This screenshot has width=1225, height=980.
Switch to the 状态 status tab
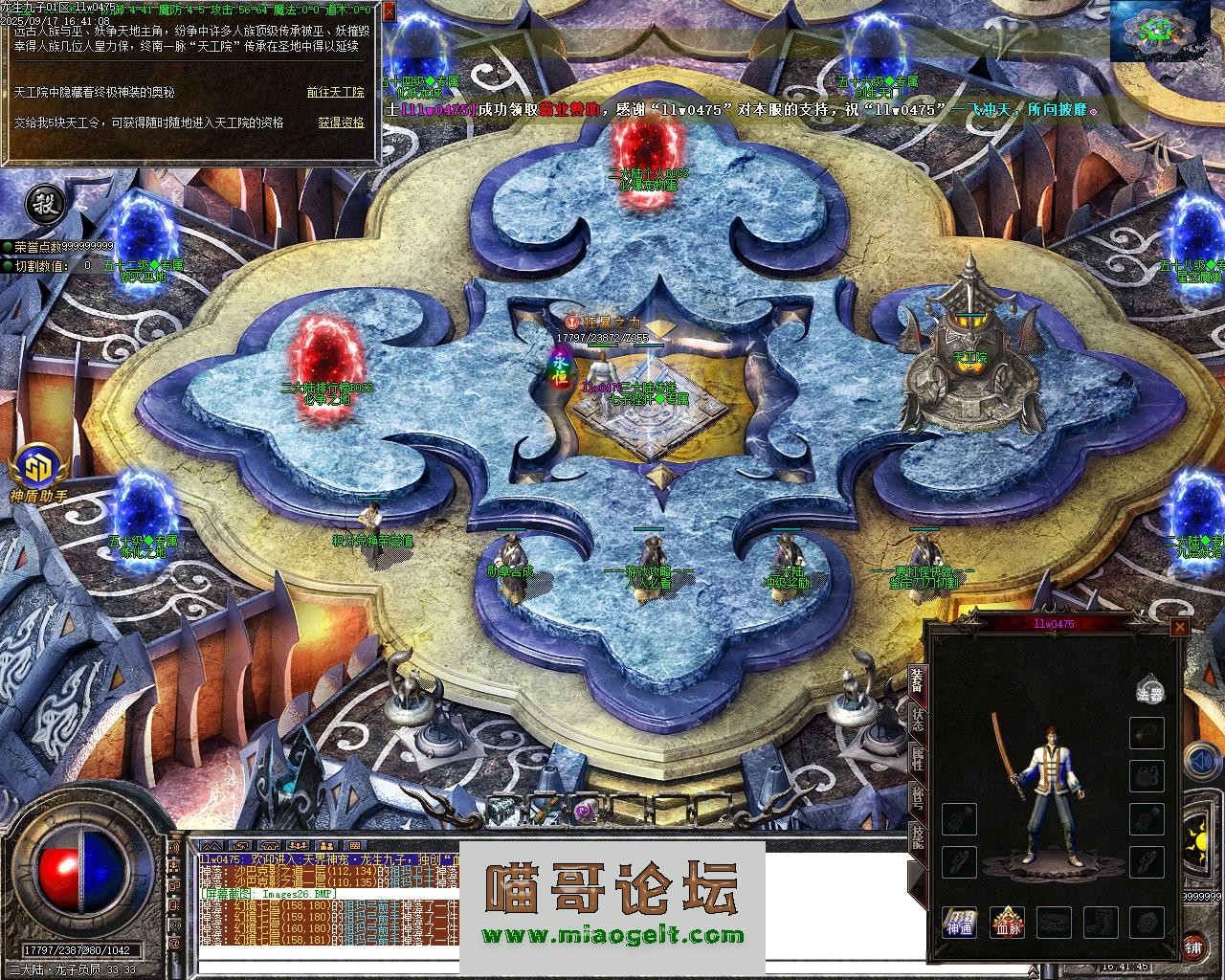click(x=917, y=720)
